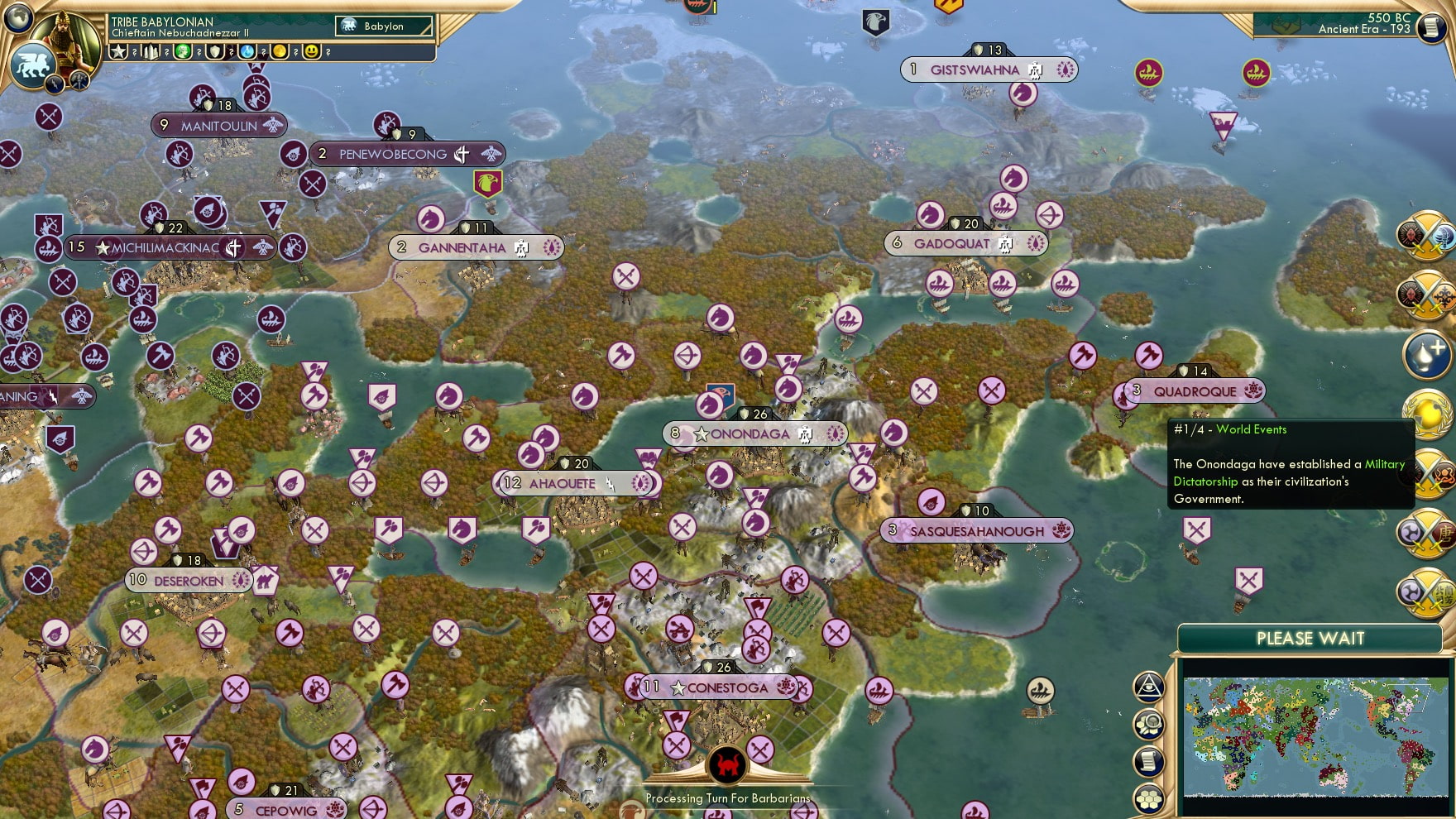Image resolution: width=1456 pixels, height=819 pixels.
Task: Toggle the notification log scroll icon
Action: click(x=1148, y=760)
